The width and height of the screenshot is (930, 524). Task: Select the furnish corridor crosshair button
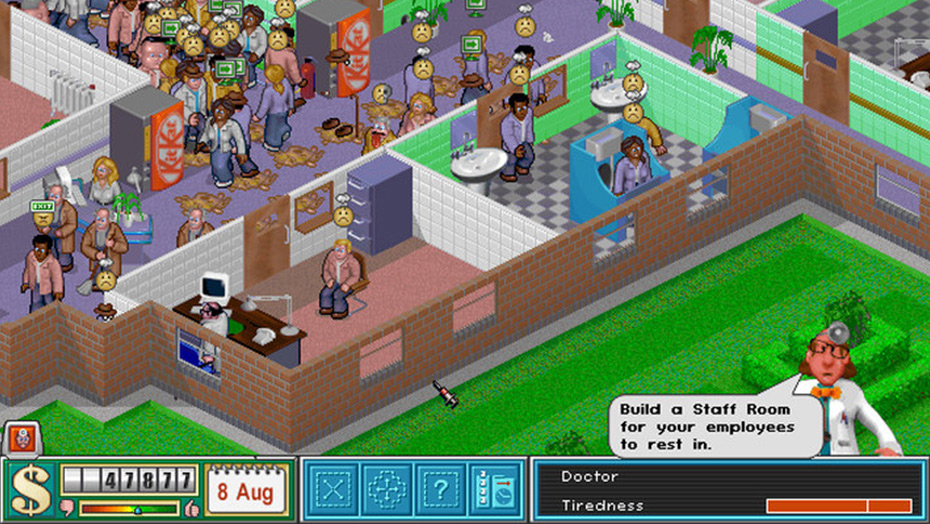click(386, 490)
